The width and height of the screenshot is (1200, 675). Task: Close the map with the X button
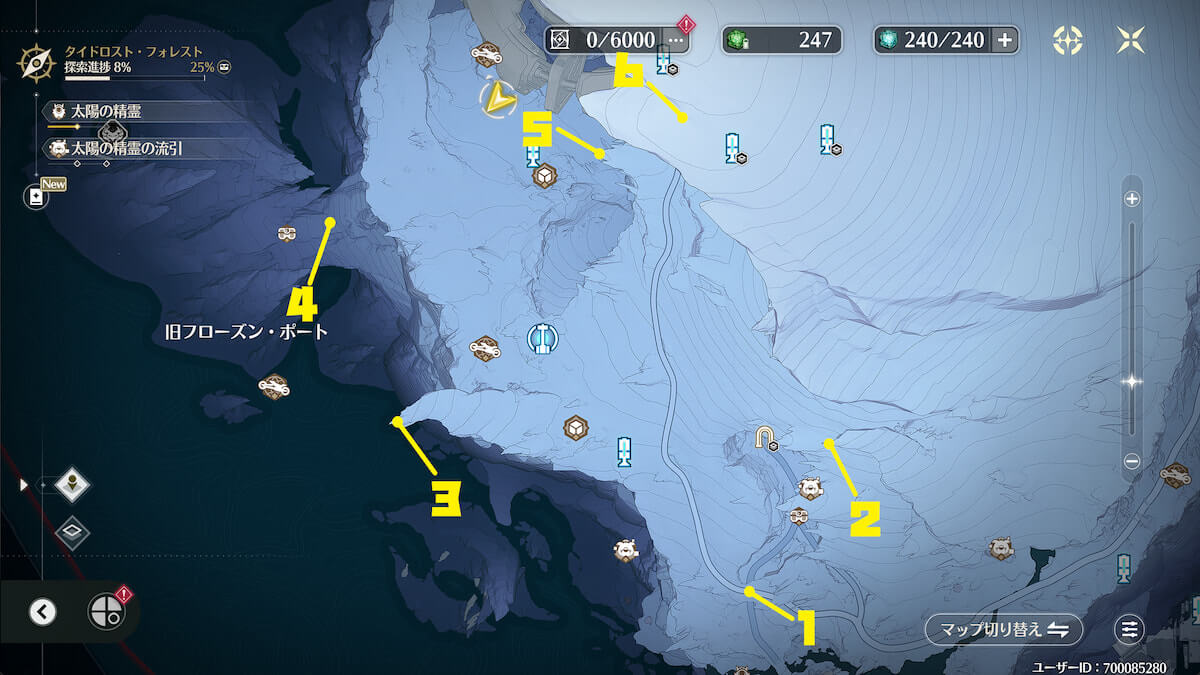(x=1131, y=40)
